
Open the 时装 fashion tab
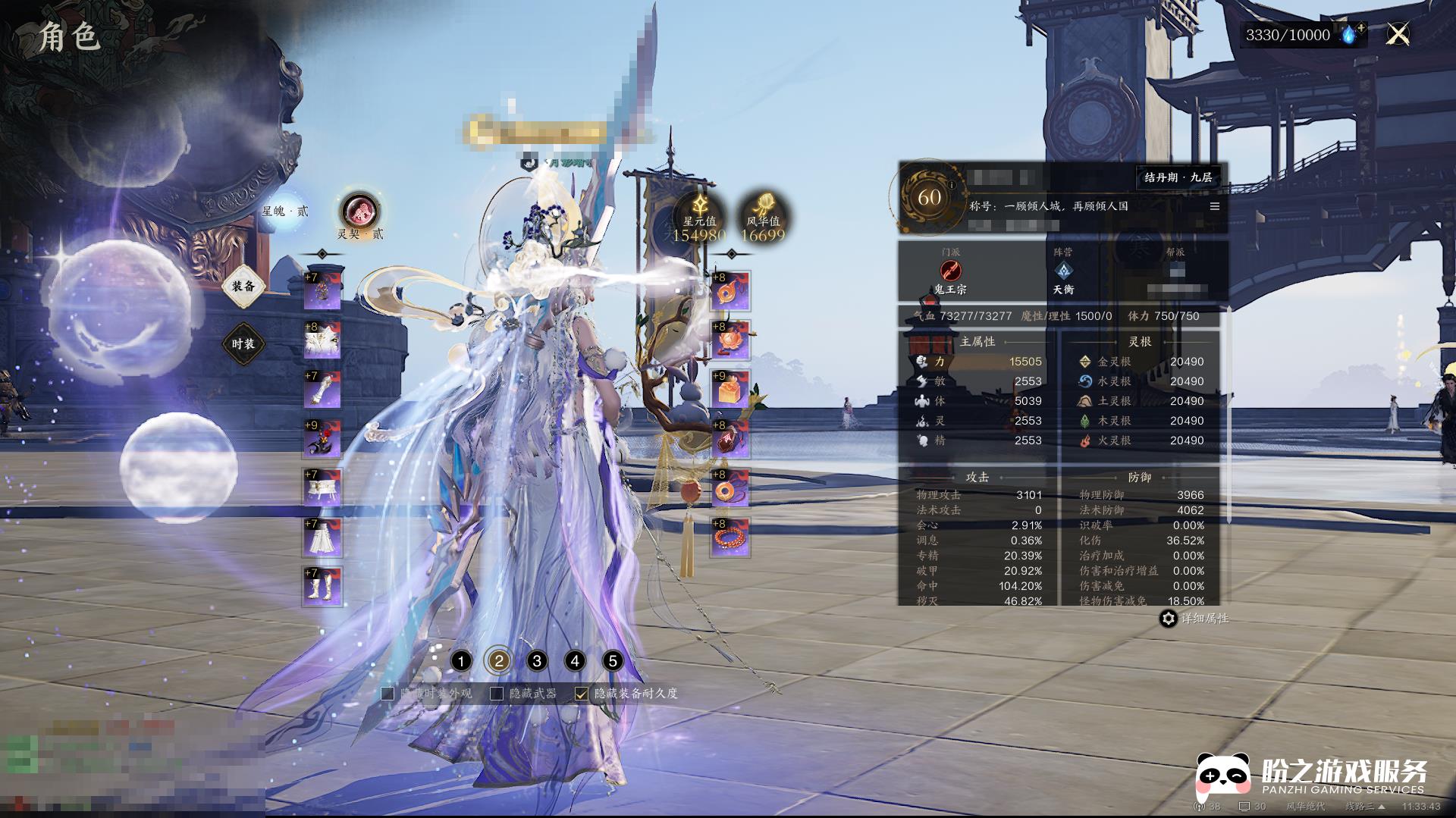pyautogui.click(x=243, y=344)
